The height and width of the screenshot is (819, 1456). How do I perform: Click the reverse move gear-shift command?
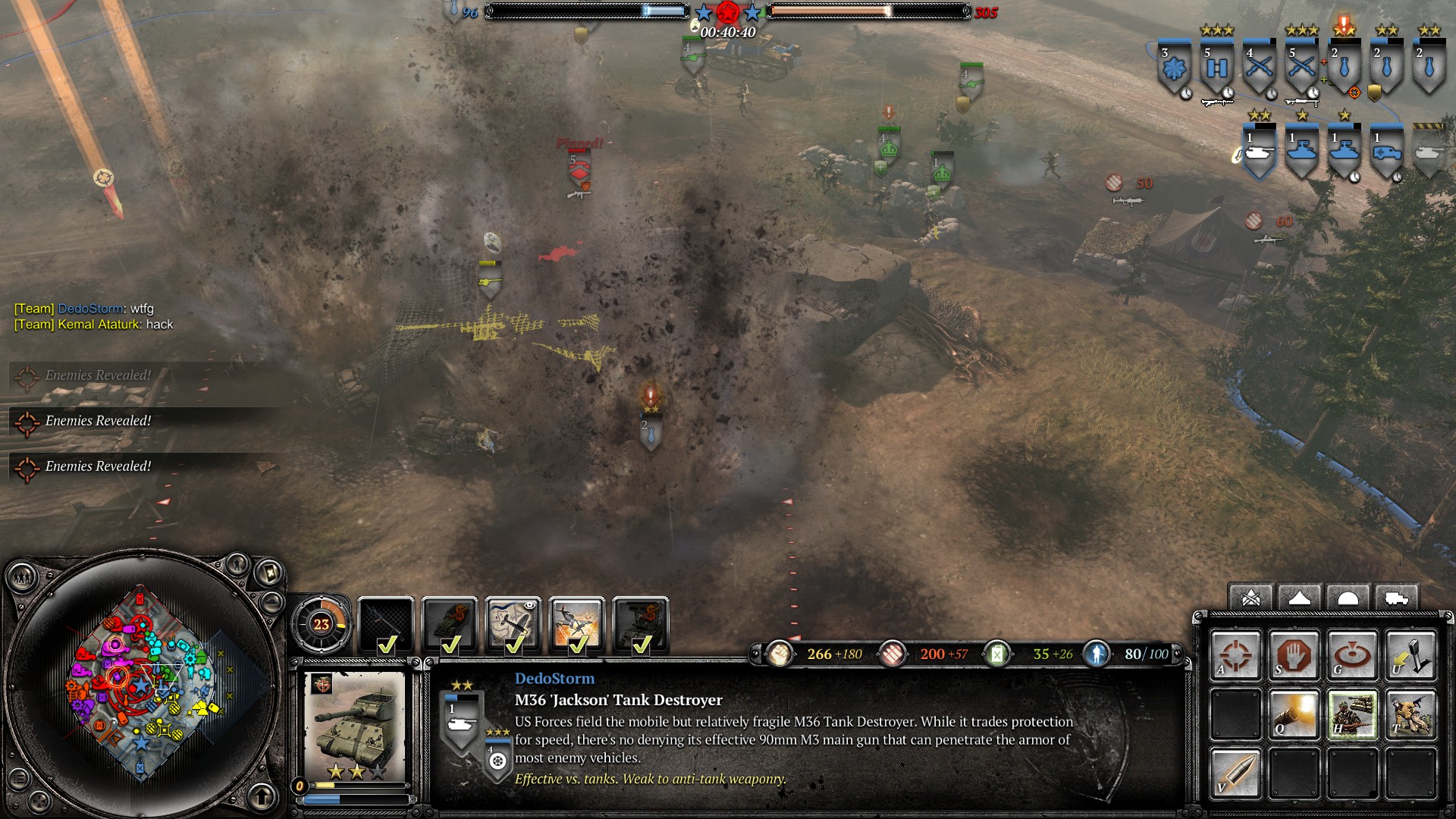point(1410,654)
